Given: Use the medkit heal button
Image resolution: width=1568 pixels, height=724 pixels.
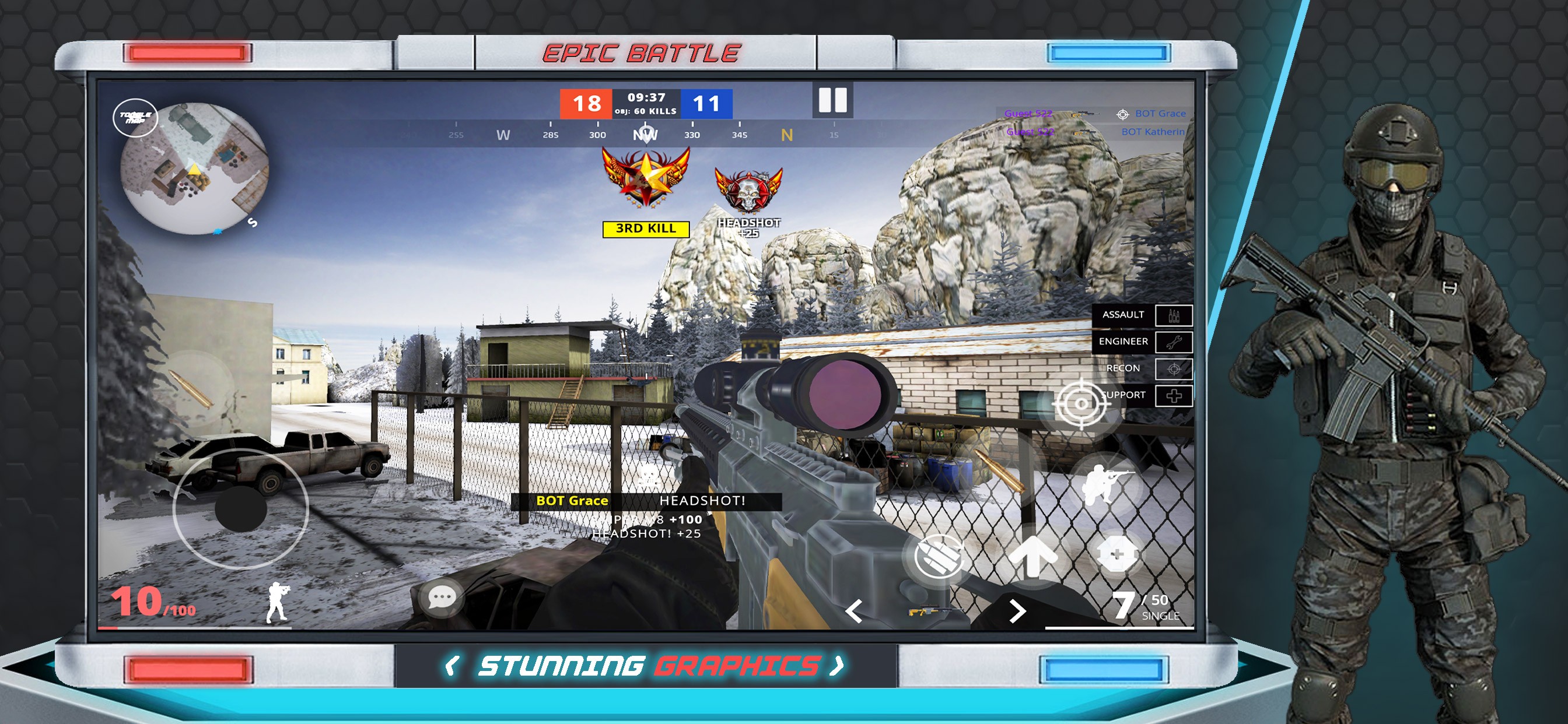Looking at the screenshot, I should click(1116, 555).
